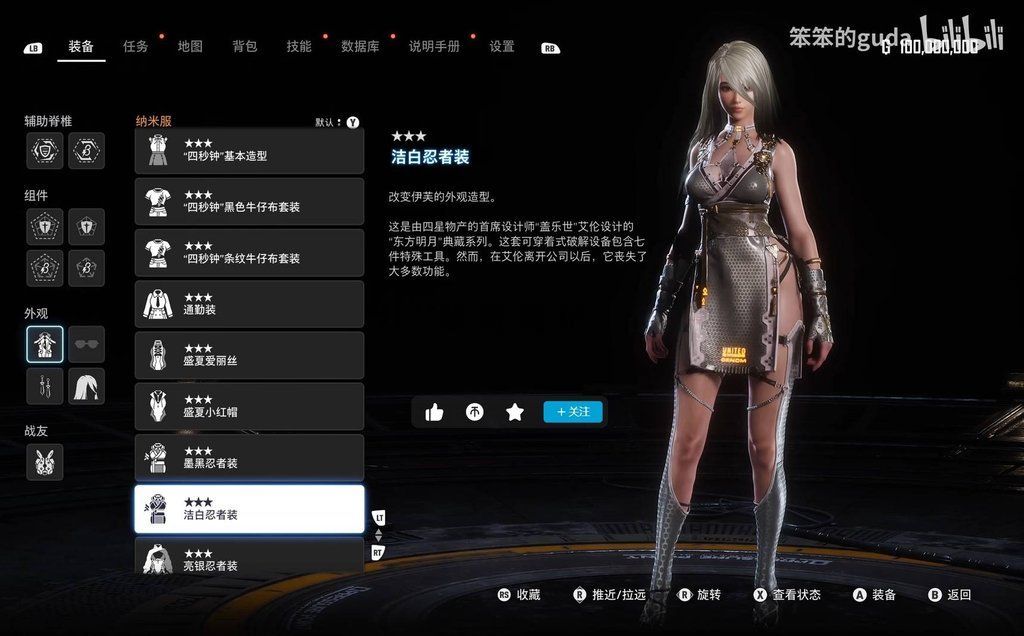1024x636 pixels.
Task: Click the star favorite icon
Action: click(x=515, y=412)
